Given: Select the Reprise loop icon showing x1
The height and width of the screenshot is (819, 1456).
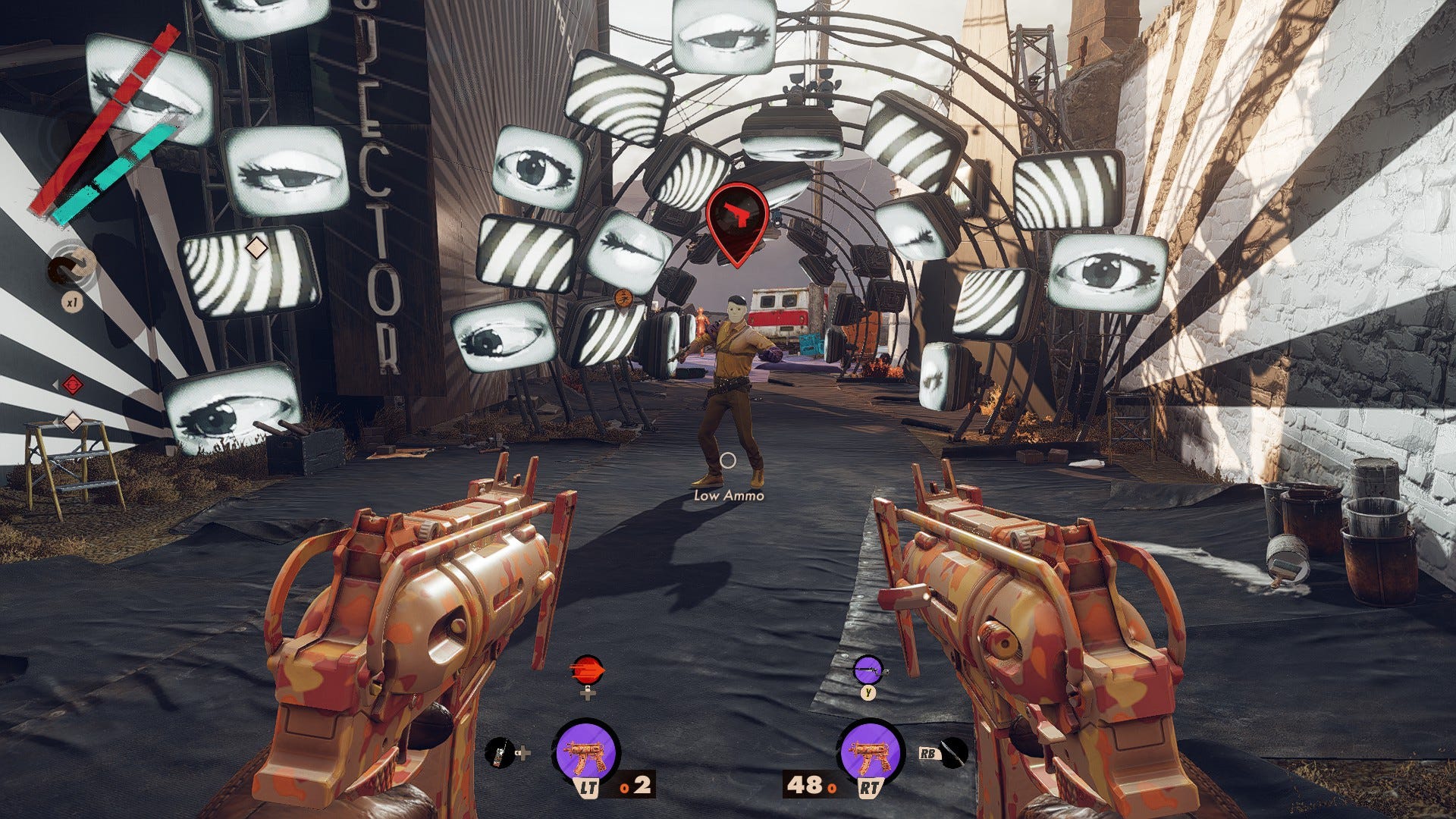Looking at the screenshot, I should tap(70, 268).
